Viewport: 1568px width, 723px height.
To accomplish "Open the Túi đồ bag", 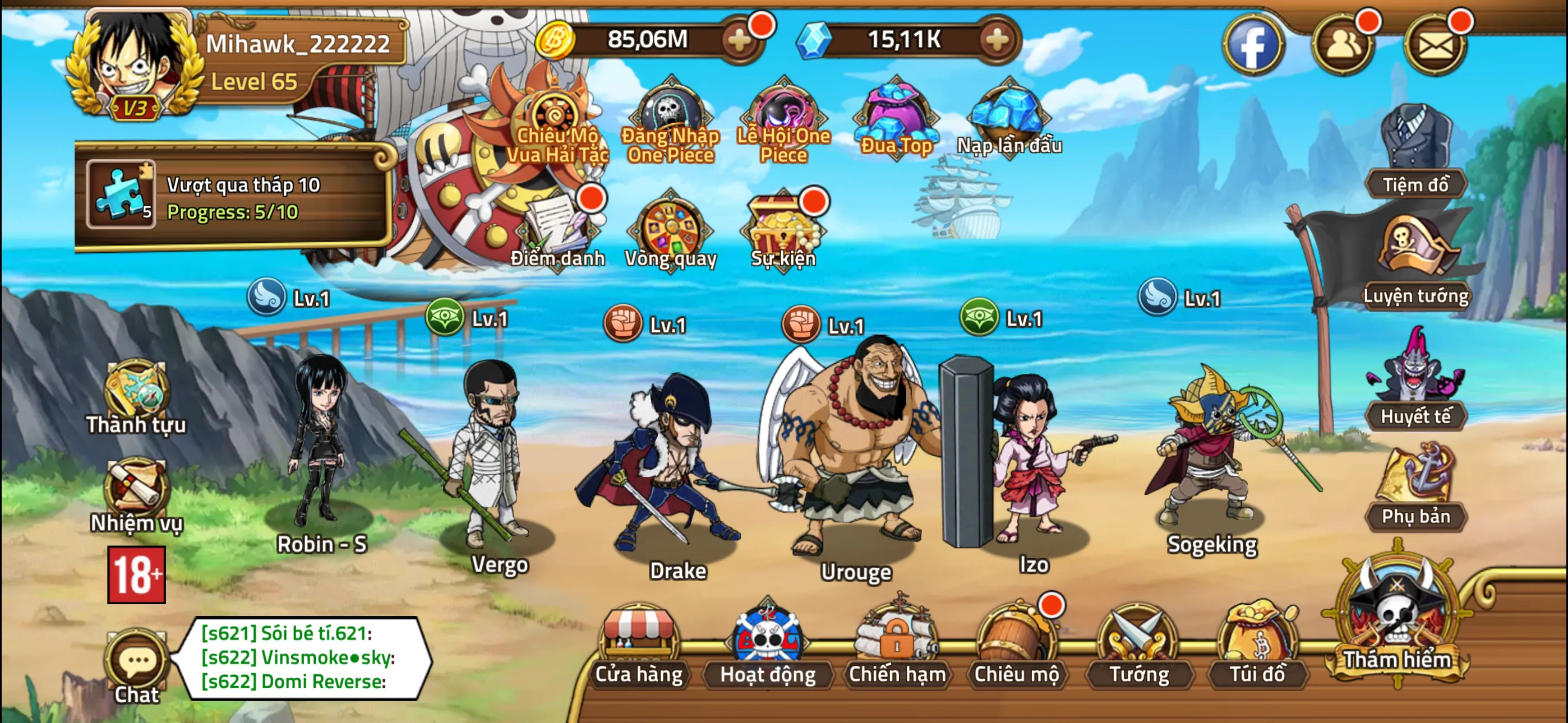I will (x=1257, y=645).
